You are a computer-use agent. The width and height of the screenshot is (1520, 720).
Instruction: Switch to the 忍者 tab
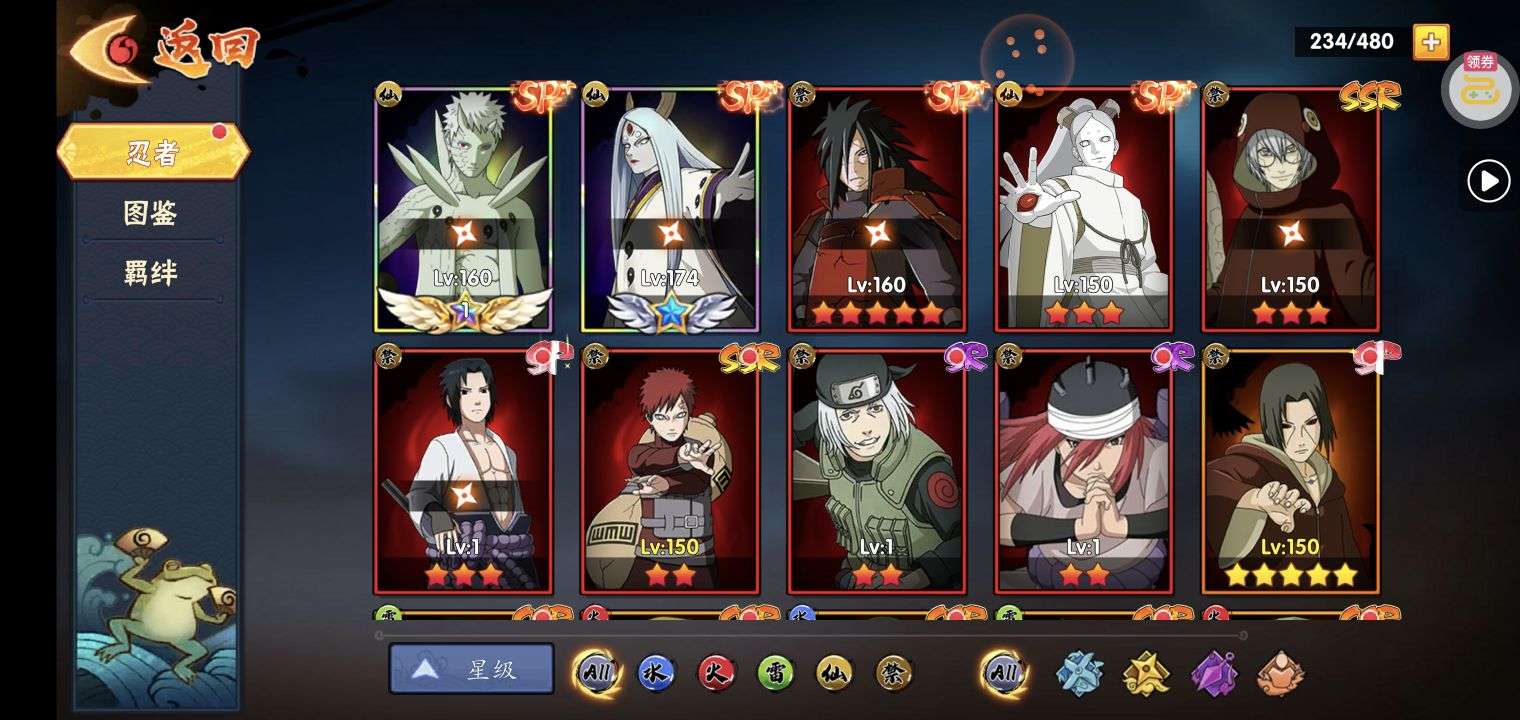[152, 152]
